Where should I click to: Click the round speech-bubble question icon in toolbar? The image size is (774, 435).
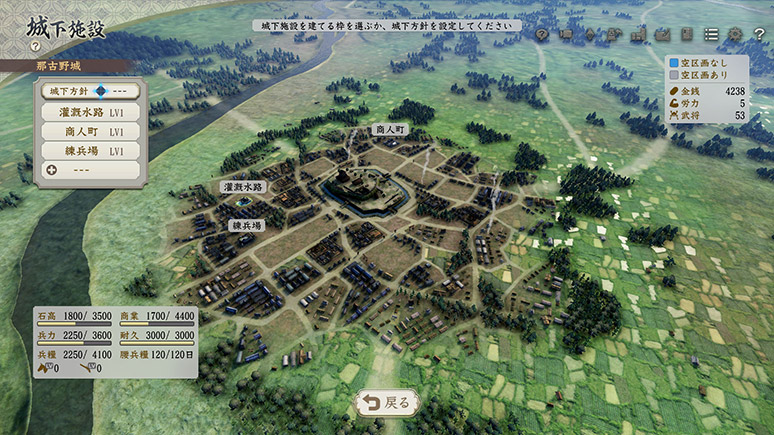pos(541,34)
